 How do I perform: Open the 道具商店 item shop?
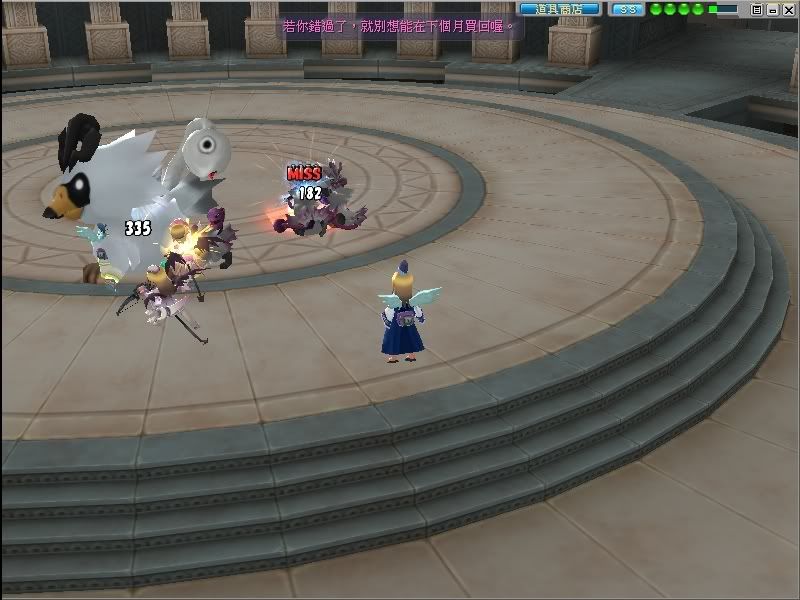559,9
